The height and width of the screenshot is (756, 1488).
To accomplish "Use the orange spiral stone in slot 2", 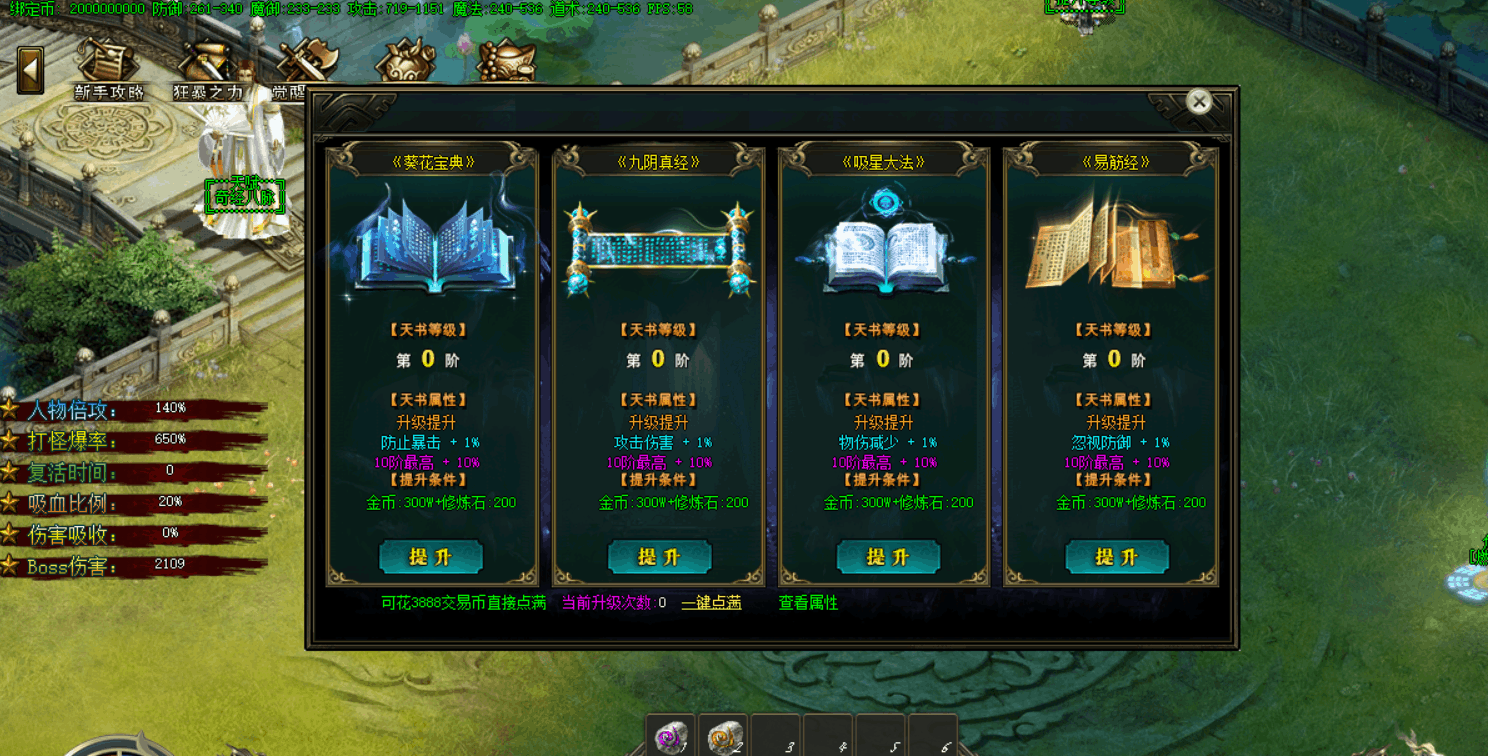I will [x=722, y=737].
